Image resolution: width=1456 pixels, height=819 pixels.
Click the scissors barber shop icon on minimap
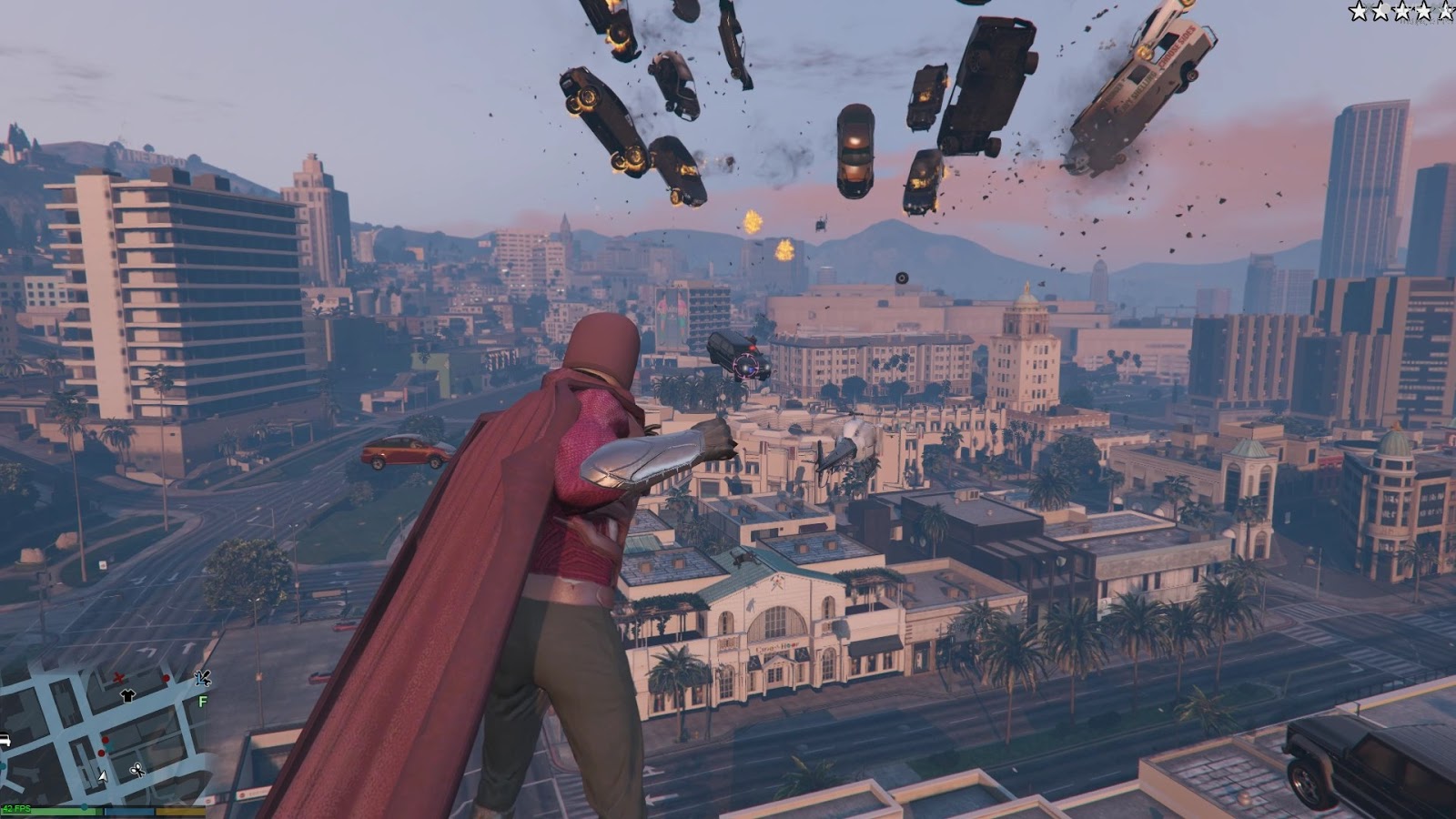136,771
